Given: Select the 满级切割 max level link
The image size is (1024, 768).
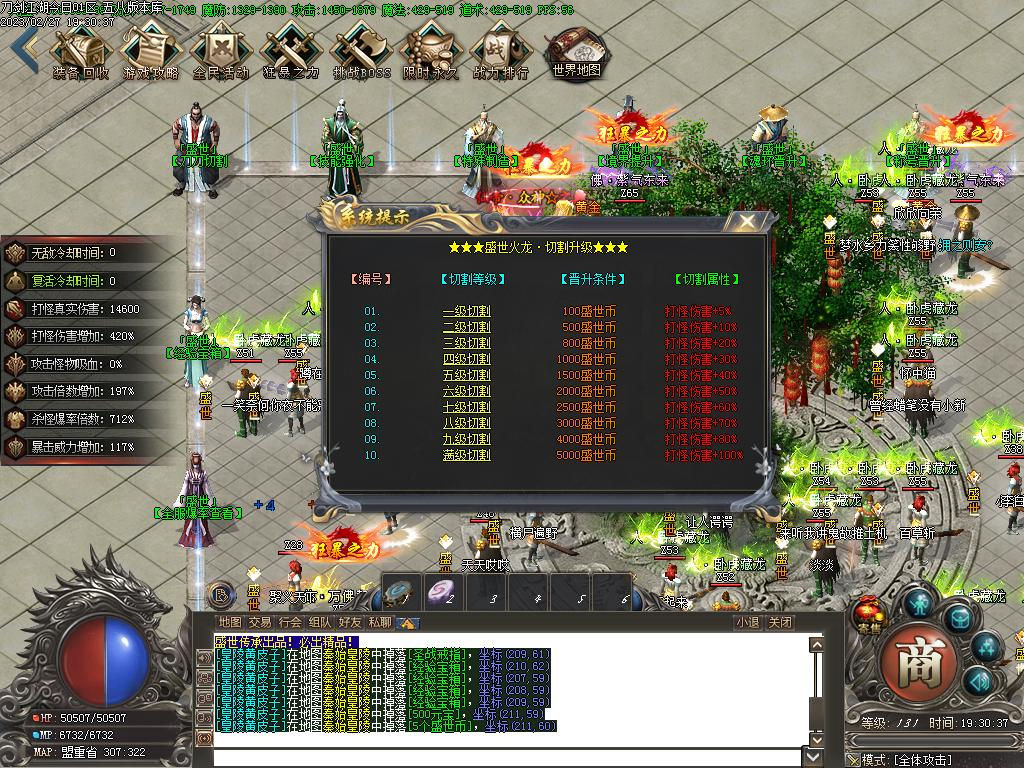Looking at the screenshot, I should 466,455.
